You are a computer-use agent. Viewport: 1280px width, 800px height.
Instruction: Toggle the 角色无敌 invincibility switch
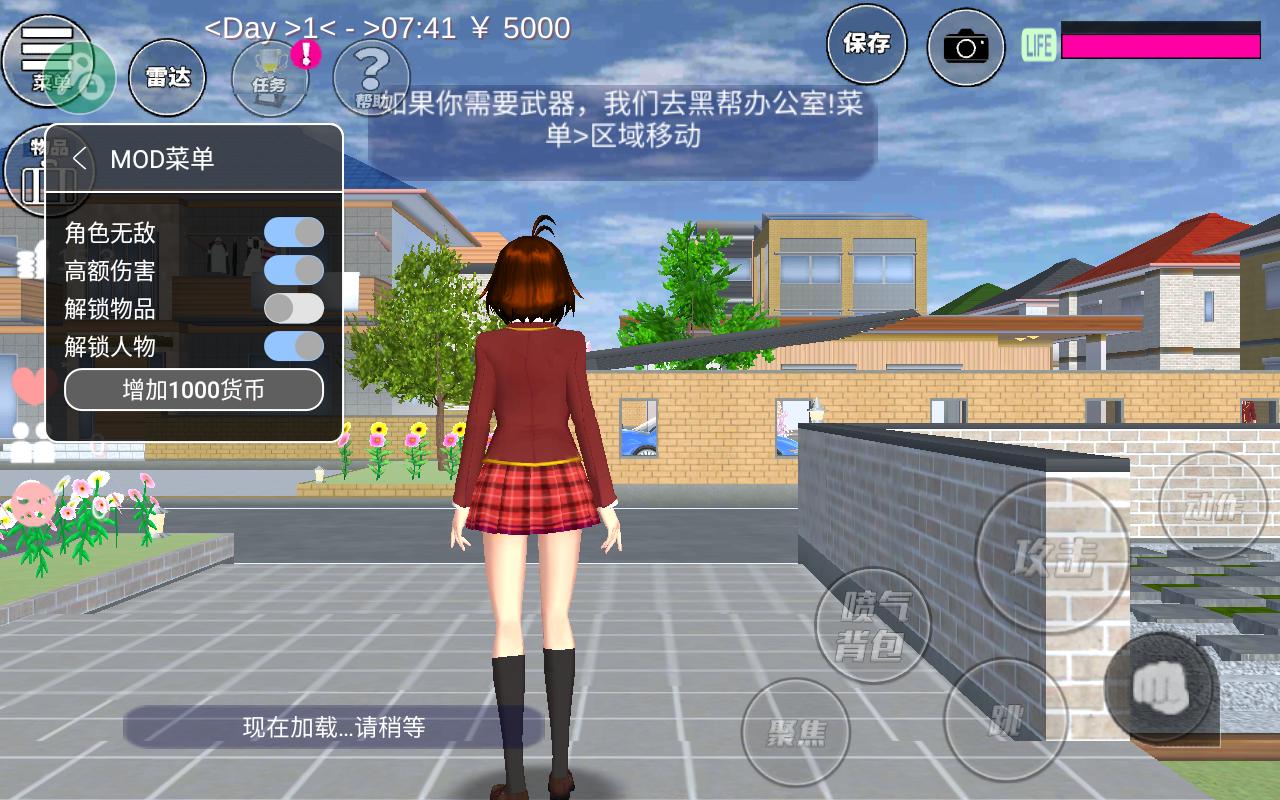(x=293, y=233)
